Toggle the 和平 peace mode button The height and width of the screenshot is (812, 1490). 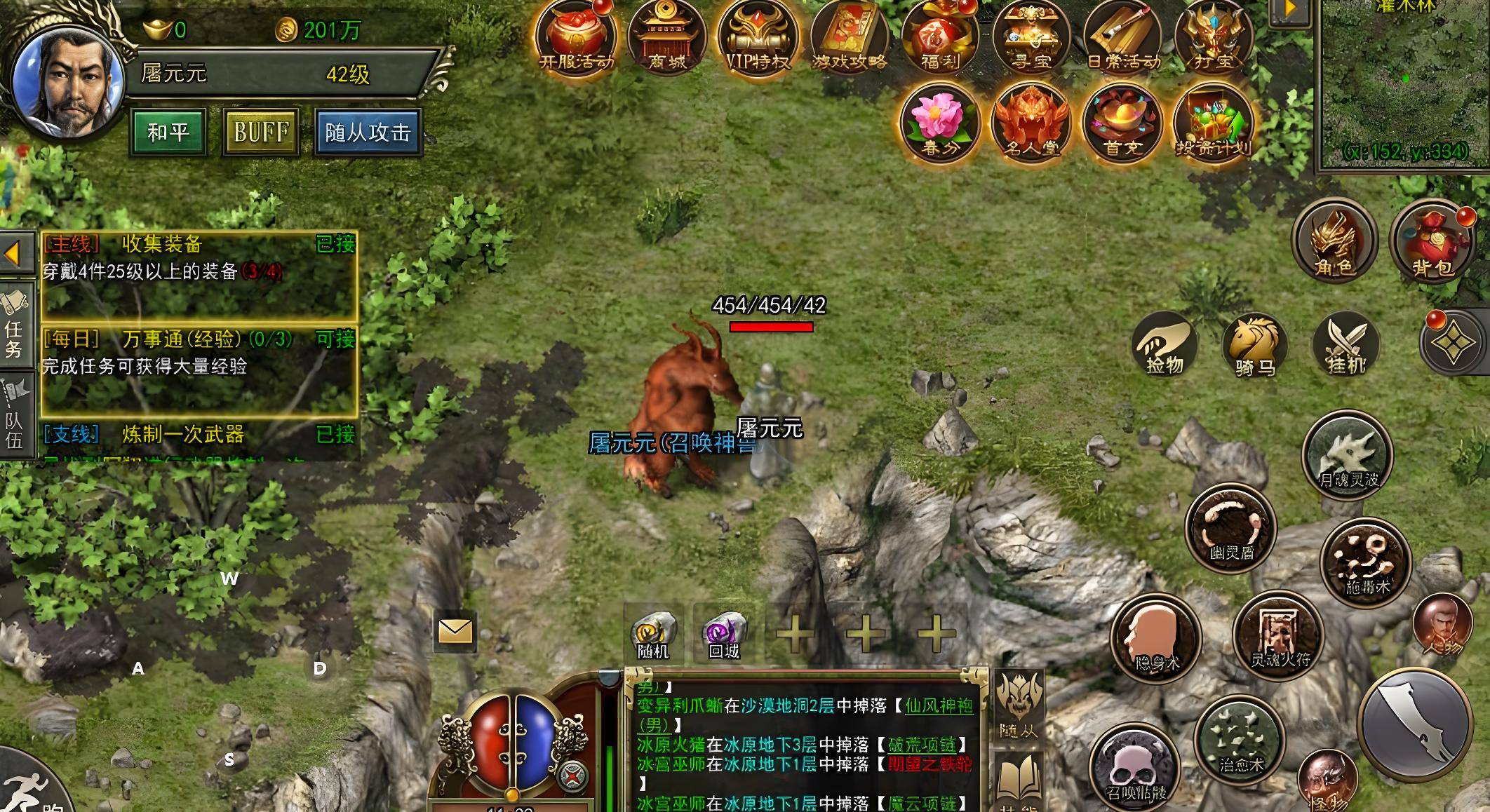coord(168,132)
